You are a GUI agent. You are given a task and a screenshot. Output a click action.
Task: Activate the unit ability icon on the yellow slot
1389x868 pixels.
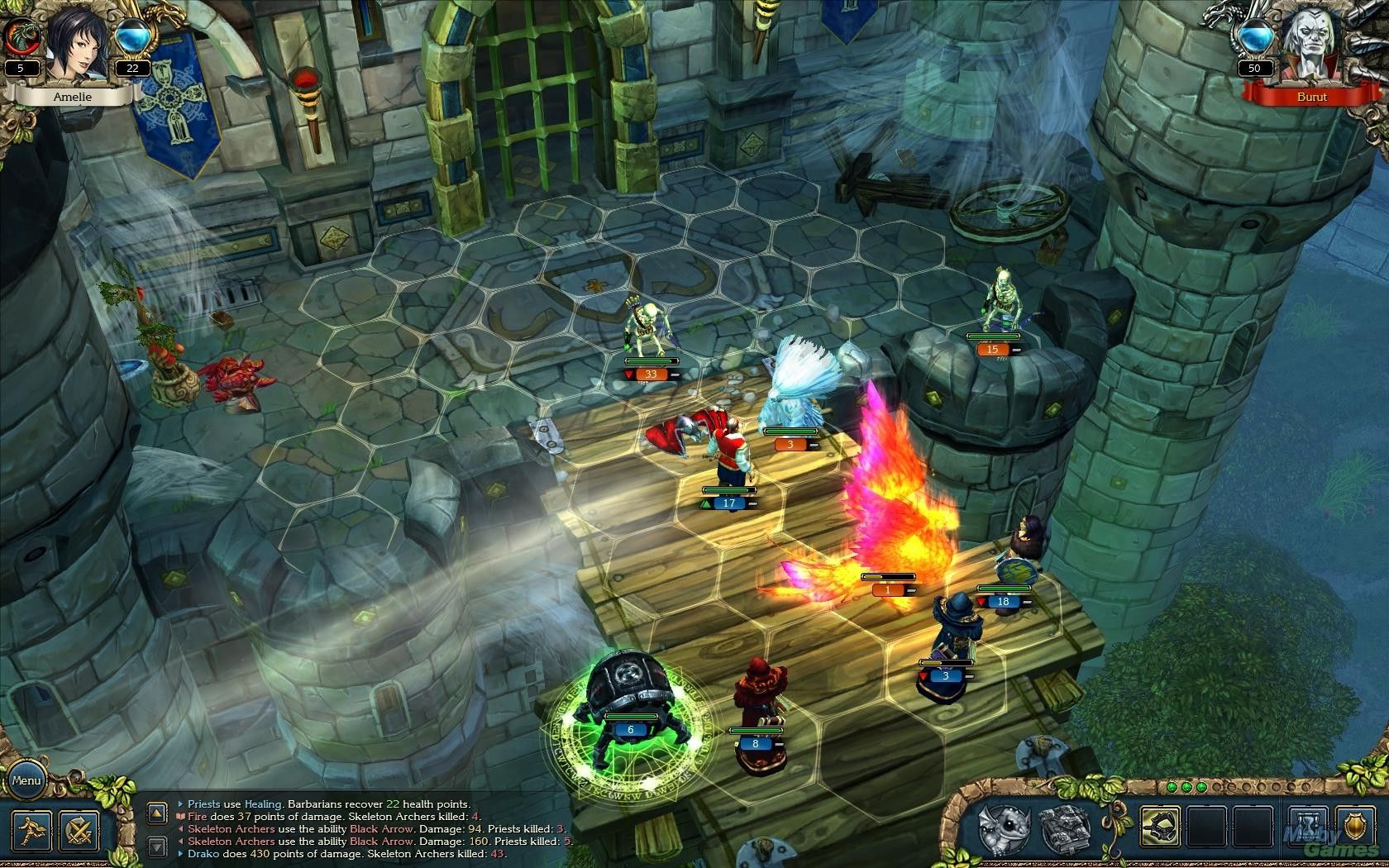(x=1161, y=827)
